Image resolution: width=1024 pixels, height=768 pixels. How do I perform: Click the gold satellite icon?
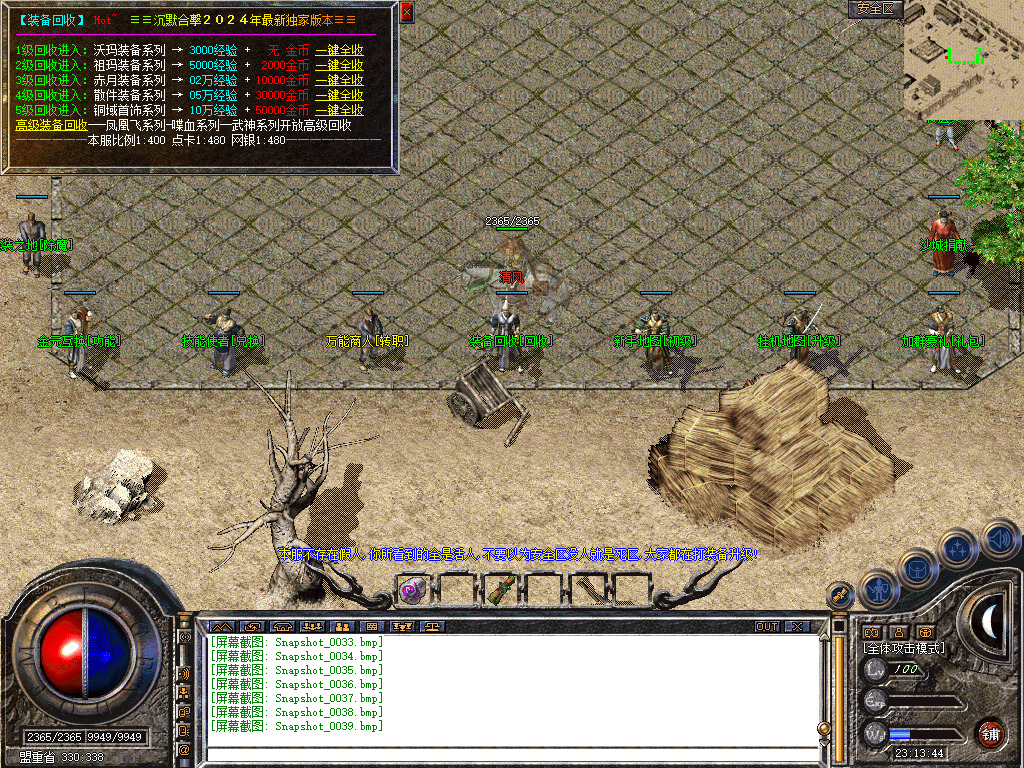point(841,595)
